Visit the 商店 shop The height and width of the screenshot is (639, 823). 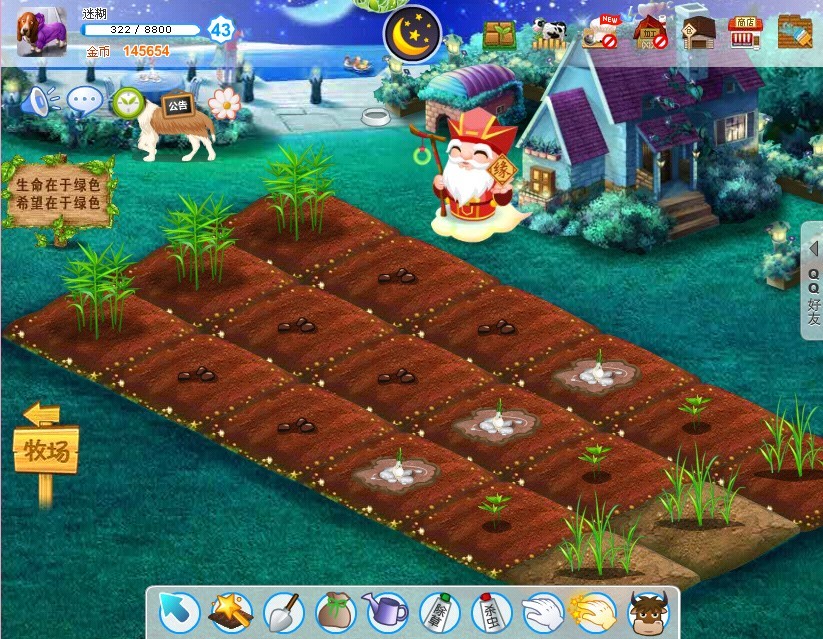pos(744,33)
